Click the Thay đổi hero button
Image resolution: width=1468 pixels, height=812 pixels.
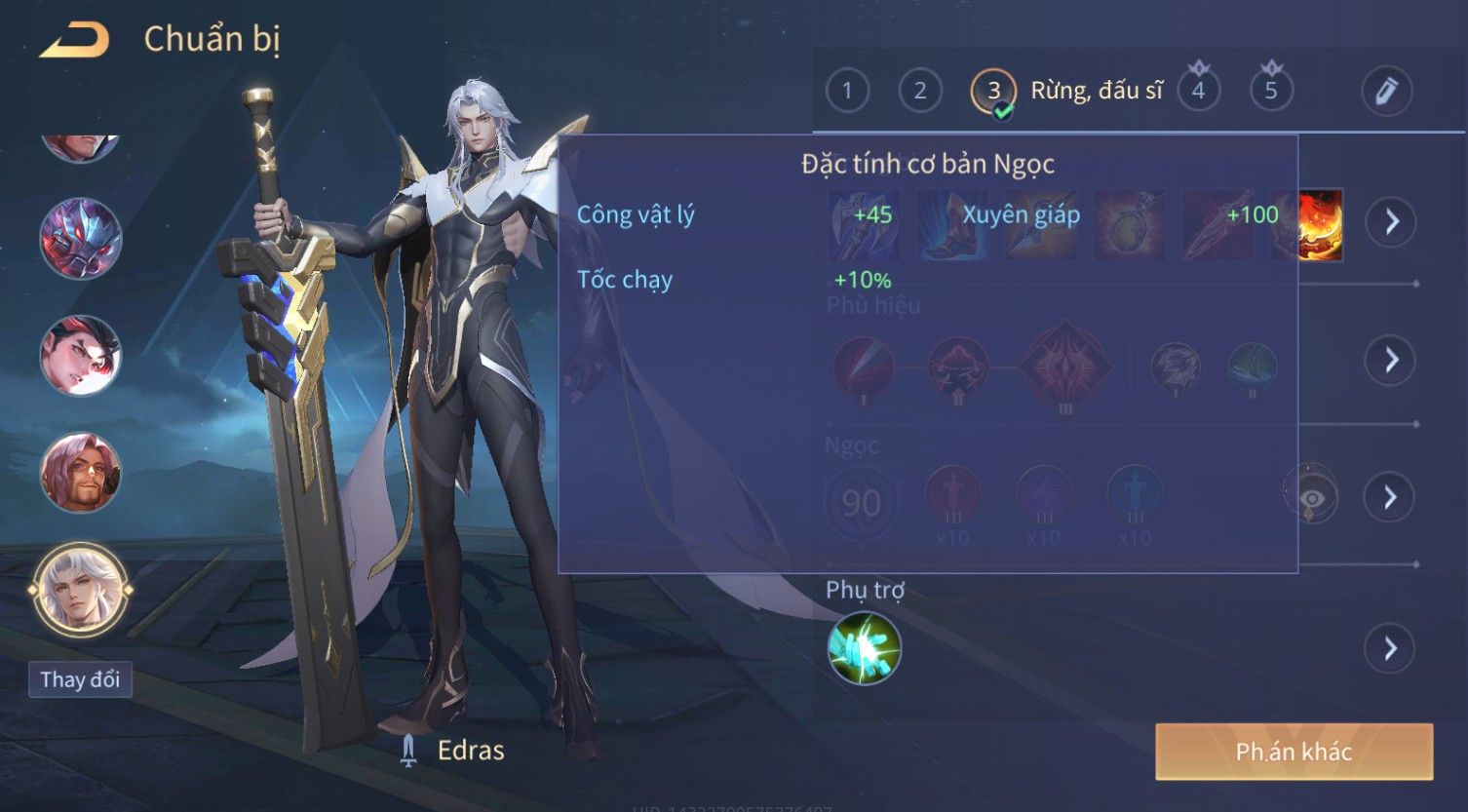80,679
